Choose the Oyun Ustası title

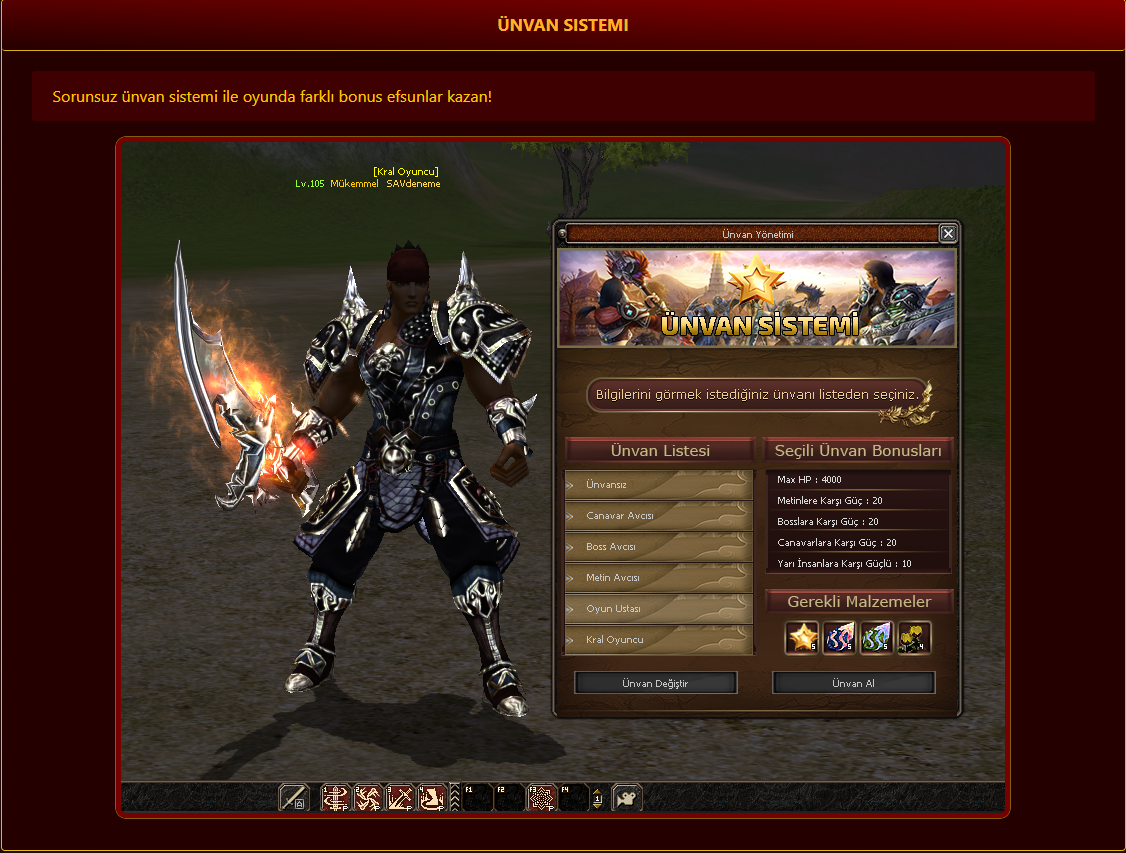[658, 609]
